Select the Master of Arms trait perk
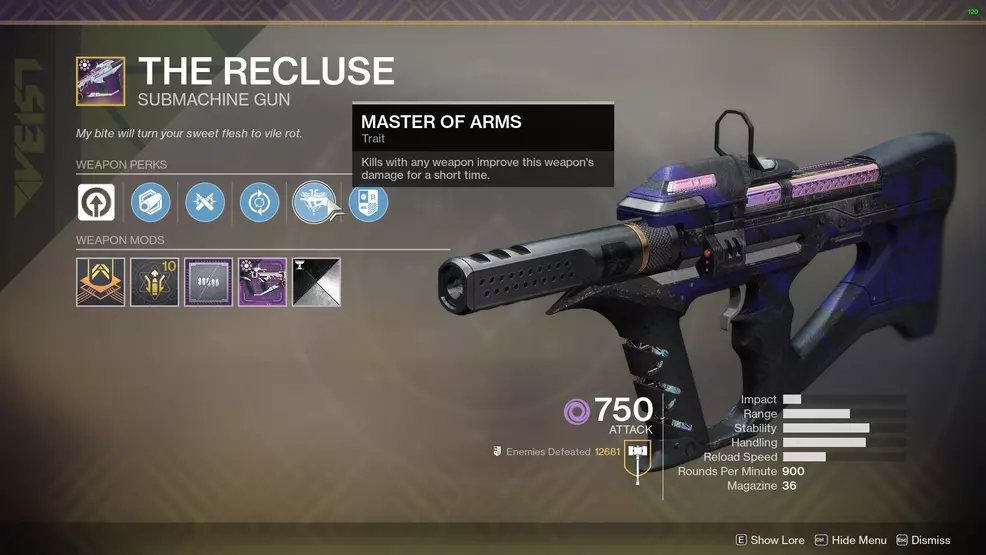Screen dimensions: 986x555 [x=313, y=202]
